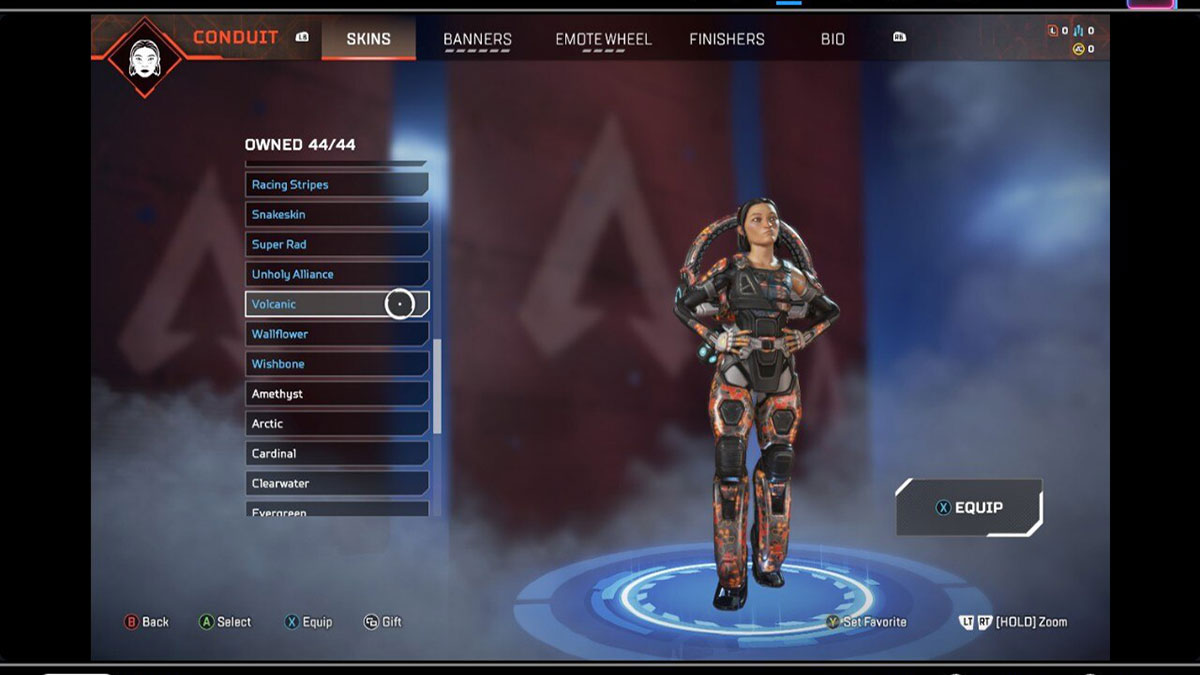
Task: Open the Banners tab
Action: click(x=477, y=39)
